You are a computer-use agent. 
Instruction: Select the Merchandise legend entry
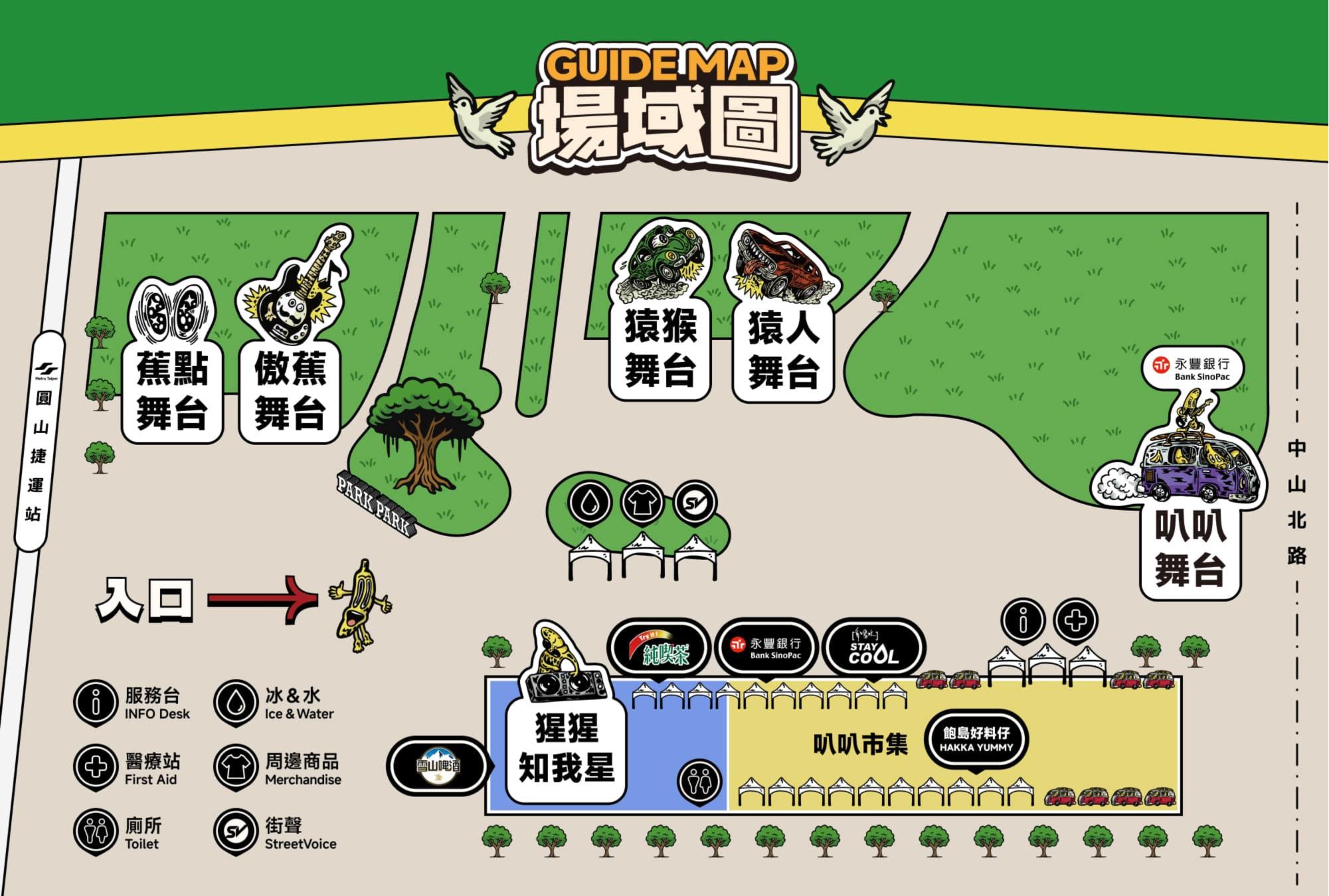pos(278,768)
